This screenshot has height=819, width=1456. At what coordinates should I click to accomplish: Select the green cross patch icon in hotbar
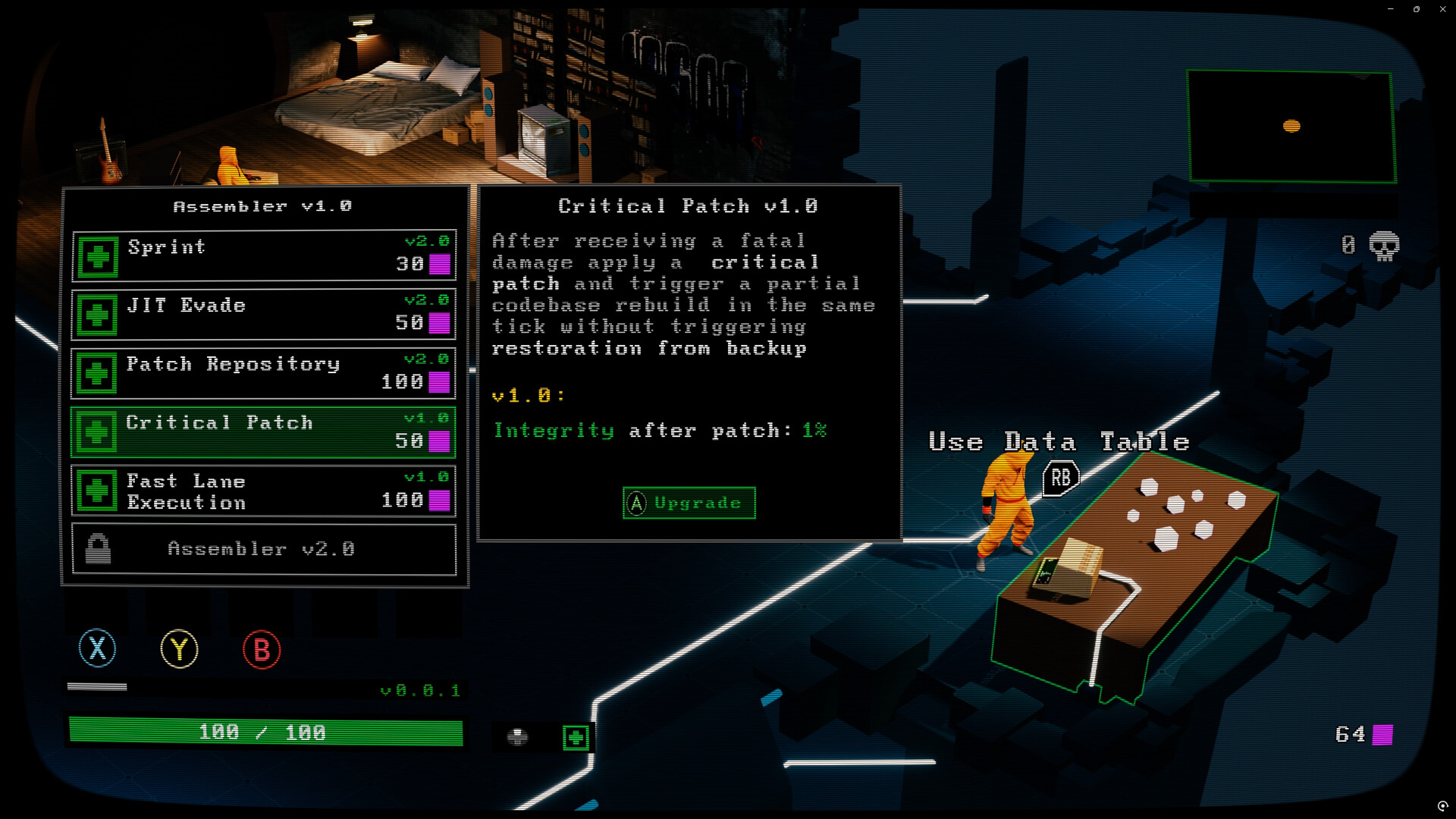576,737
